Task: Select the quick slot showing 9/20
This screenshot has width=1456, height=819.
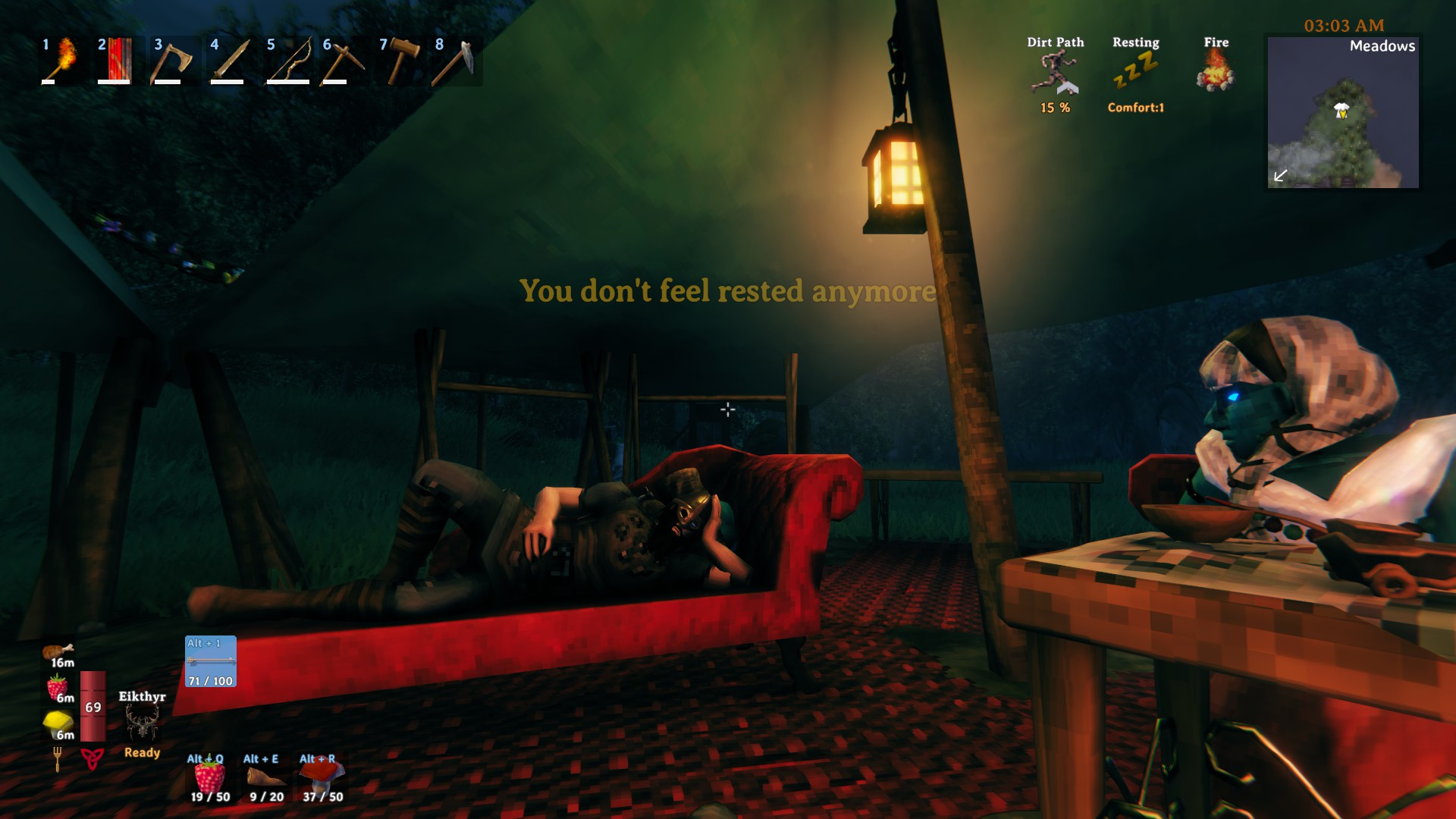Action: 266,777
